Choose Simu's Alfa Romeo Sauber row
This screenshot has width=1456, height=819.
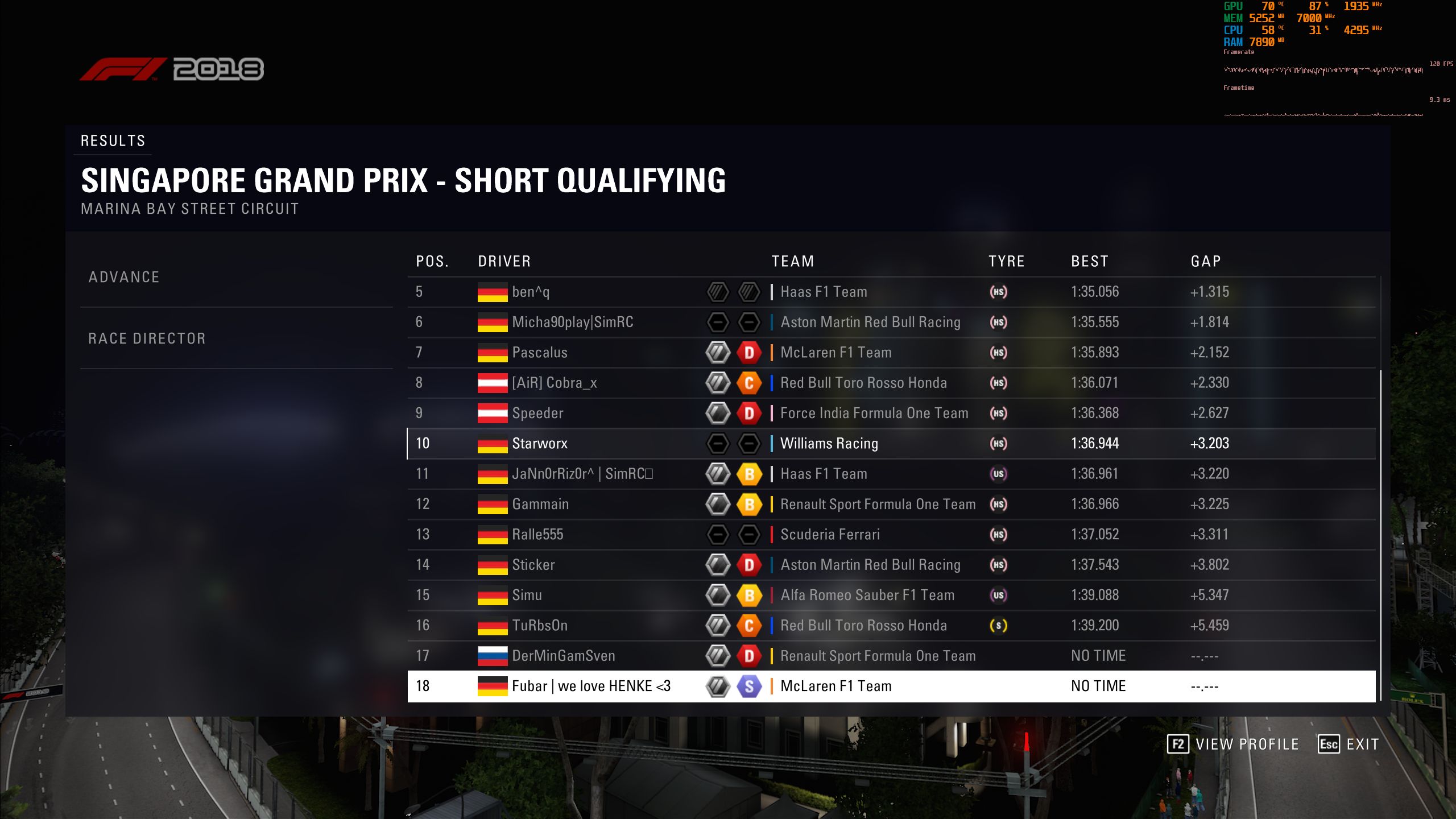(x=891, y=595)
